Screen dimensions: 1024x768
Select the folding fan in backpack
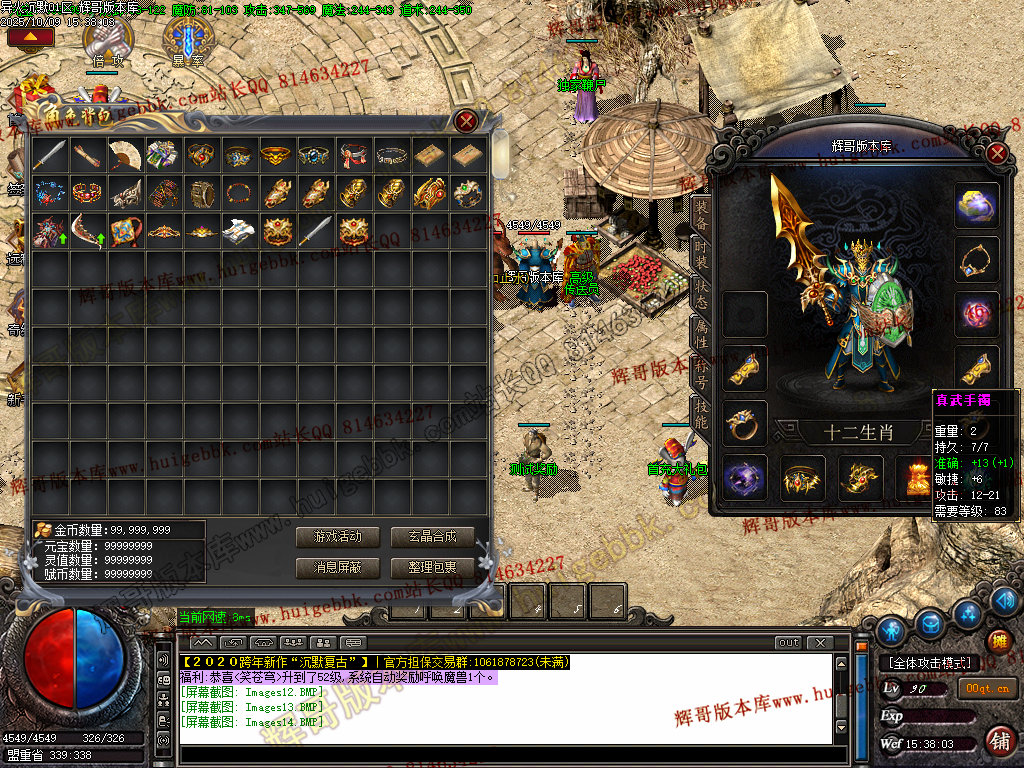coord(125,154)
